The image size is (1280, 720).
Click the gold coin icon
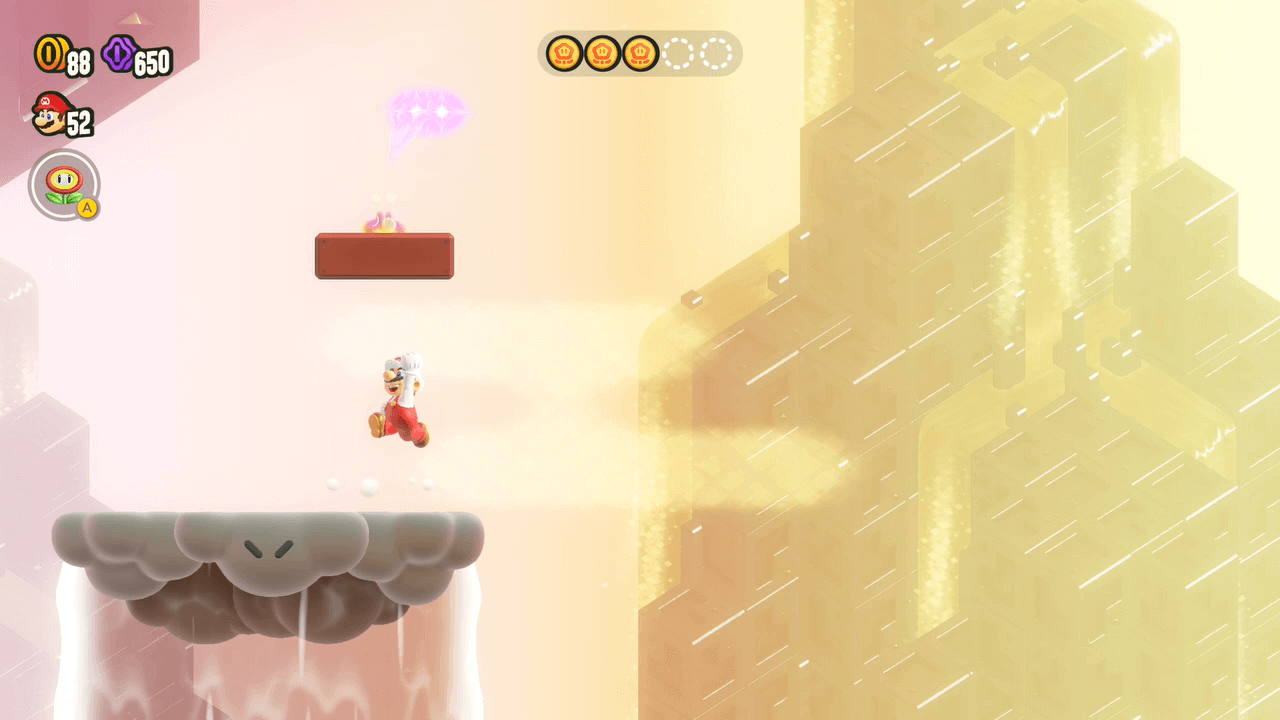tap(49, 54)
